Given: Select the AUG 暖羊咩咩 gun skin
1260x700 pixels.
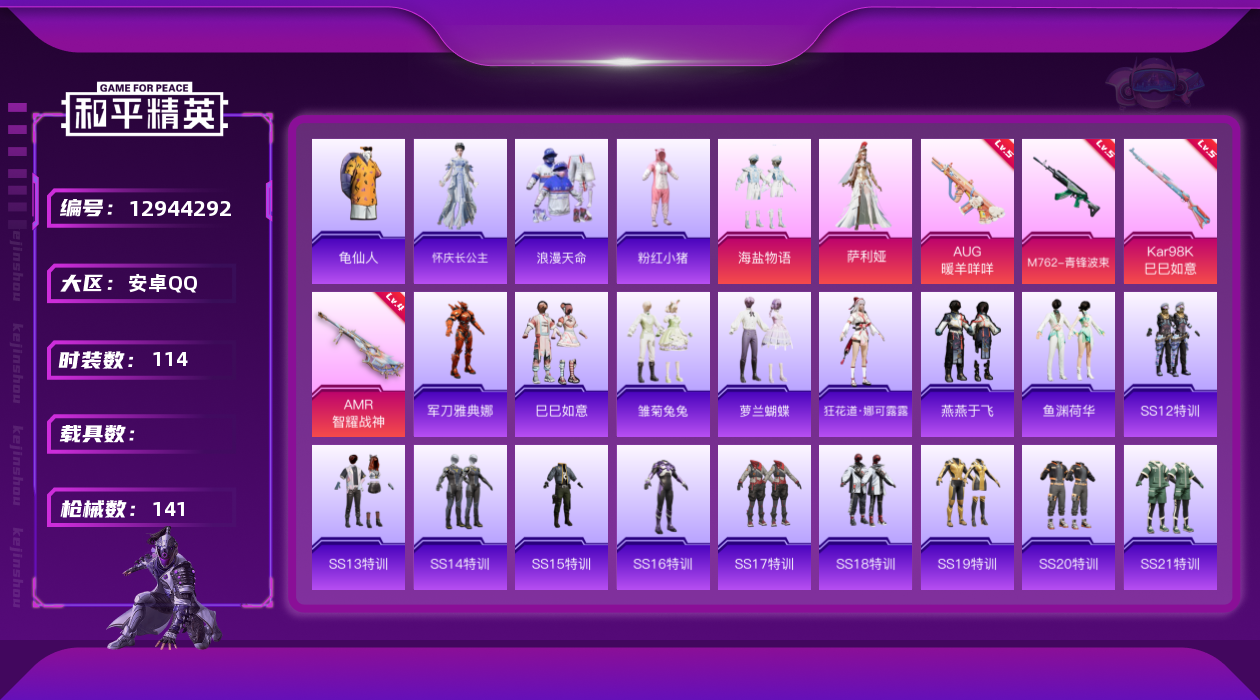Looking at the screenshot, I should (967, 210).
